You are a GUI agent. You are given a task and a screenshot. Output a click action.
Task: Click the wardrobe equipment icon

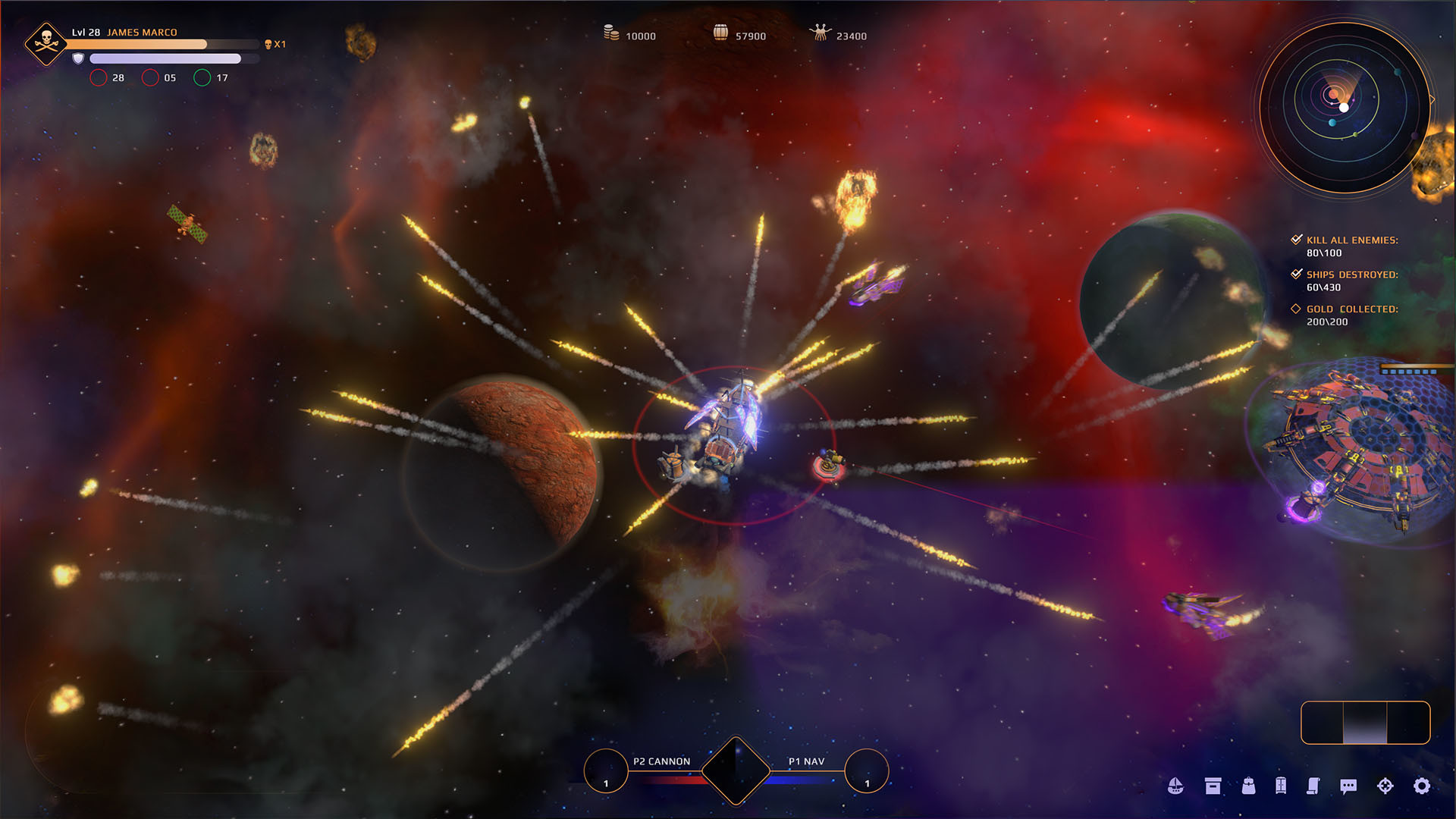pyautogui.click(x=1282, y=786)
